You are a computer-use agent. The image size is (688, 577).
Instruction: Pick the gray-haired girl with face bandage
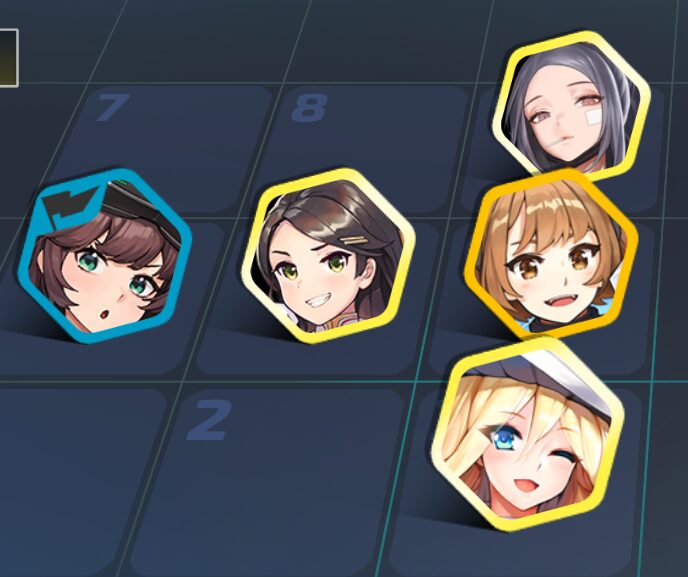tap(571, 105)
